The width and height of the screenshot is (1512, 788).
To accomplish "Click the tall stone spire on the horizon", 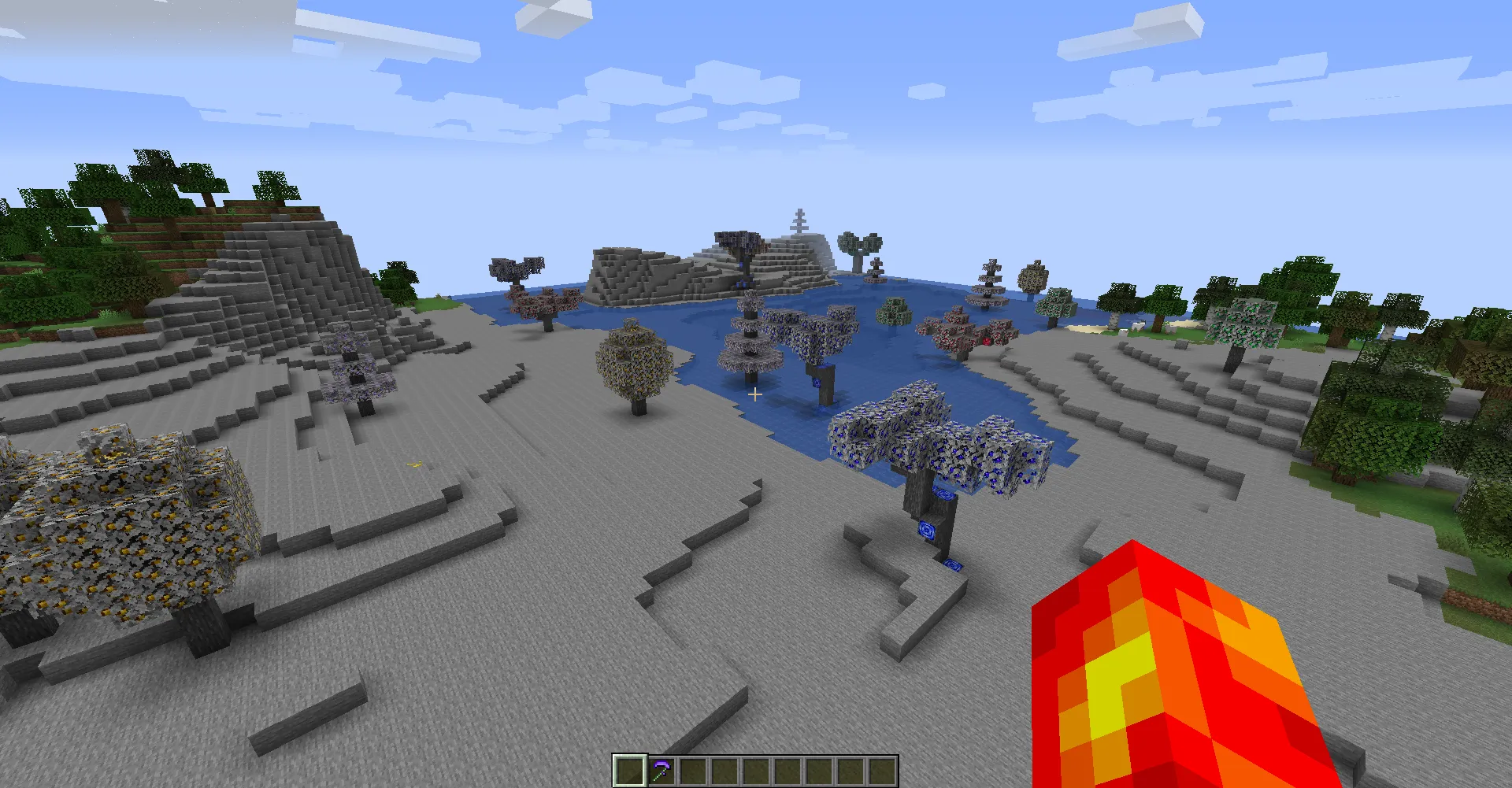I will (799, 220).
